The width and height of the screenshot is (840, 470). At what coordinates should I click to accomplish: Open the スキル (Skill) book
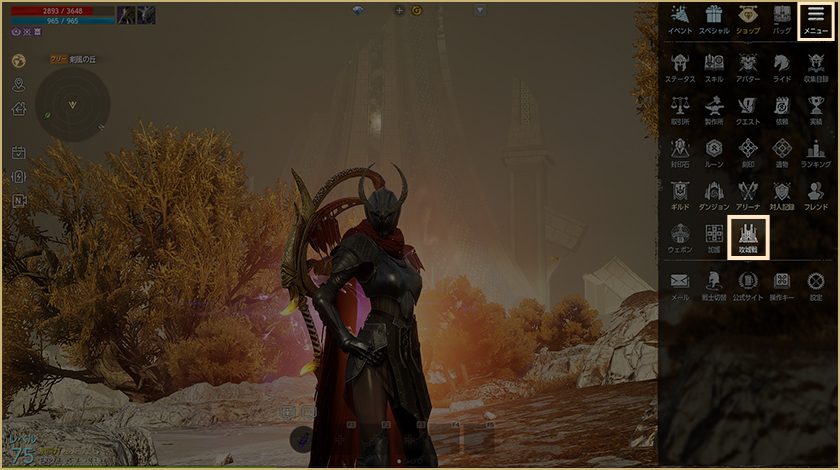pyautogui.click(x=714, y=66)
